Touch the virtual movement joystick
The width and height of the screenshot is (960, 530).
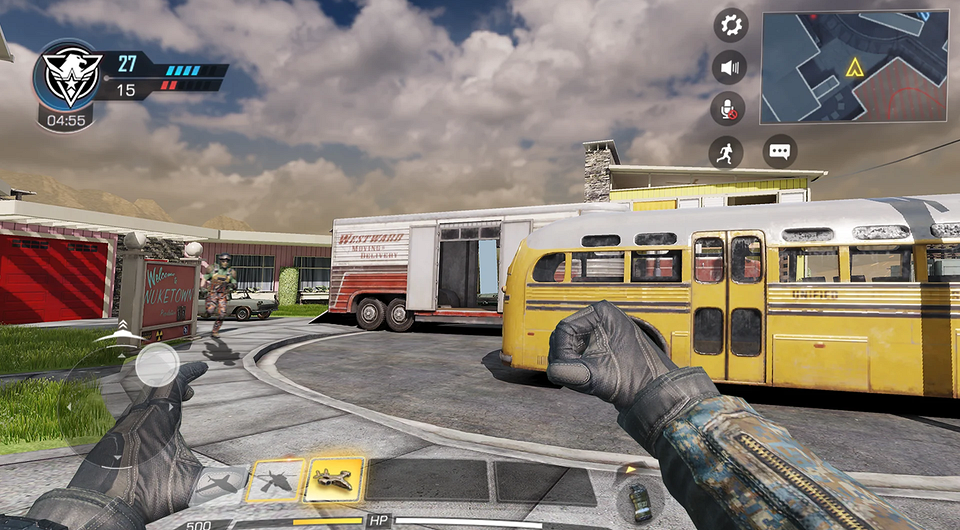click(157, 365)
